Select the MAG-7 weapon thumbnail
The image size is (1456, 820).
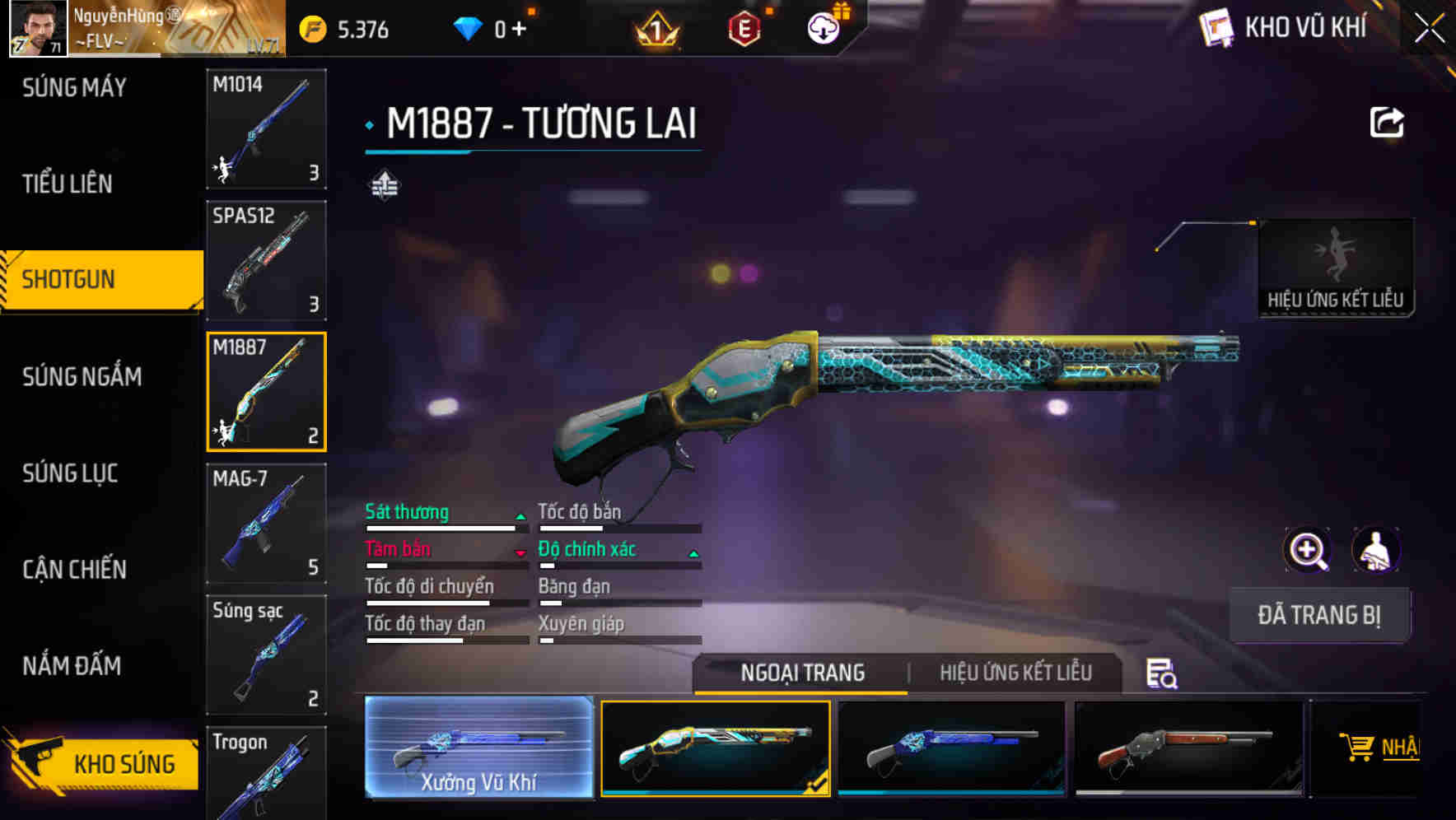click(x=265, y=524)
